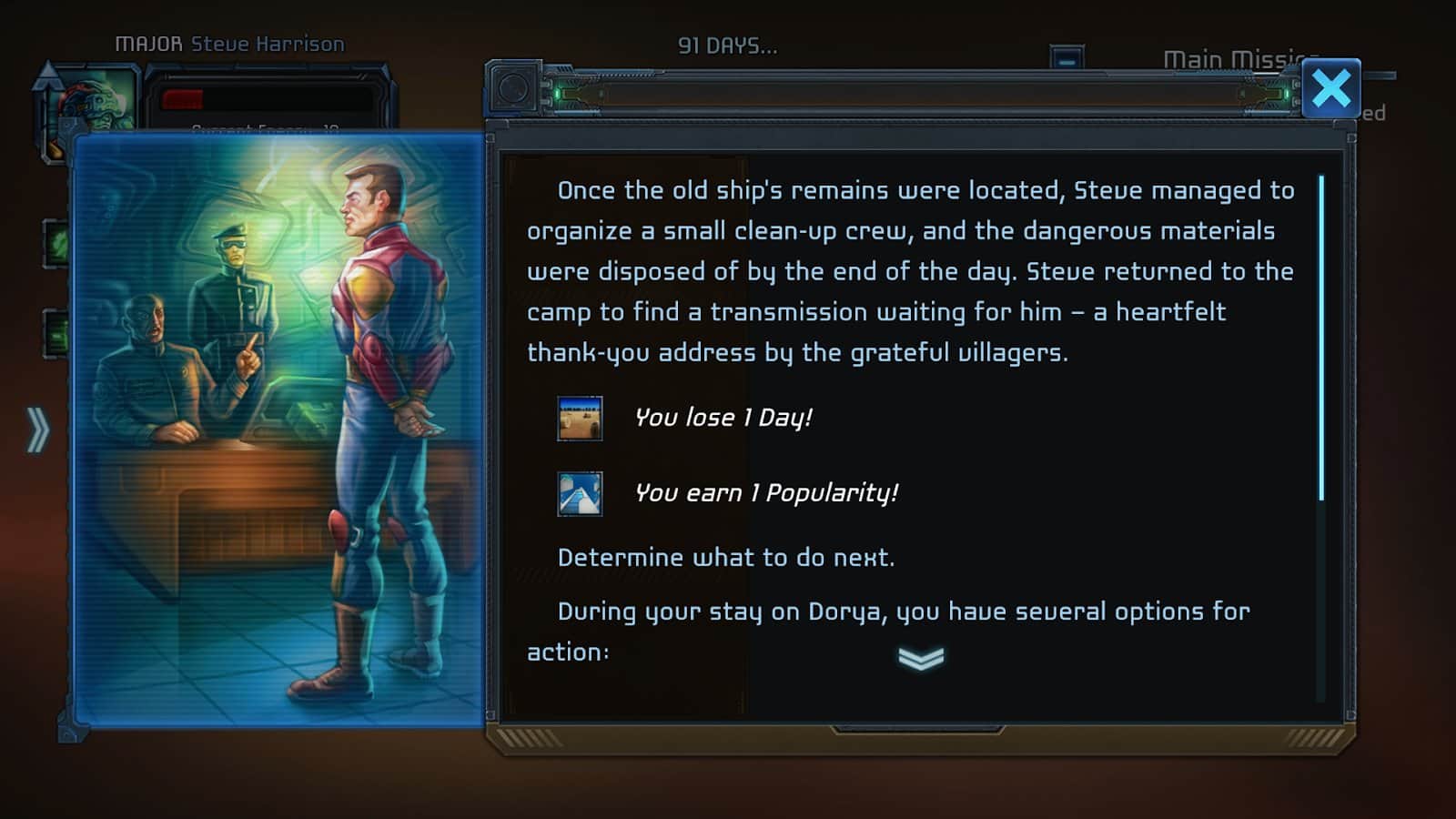Click 'Determine what to do next.' text
The height and width of the screenshot is (819, 1456).
click(x=726, y=557)
